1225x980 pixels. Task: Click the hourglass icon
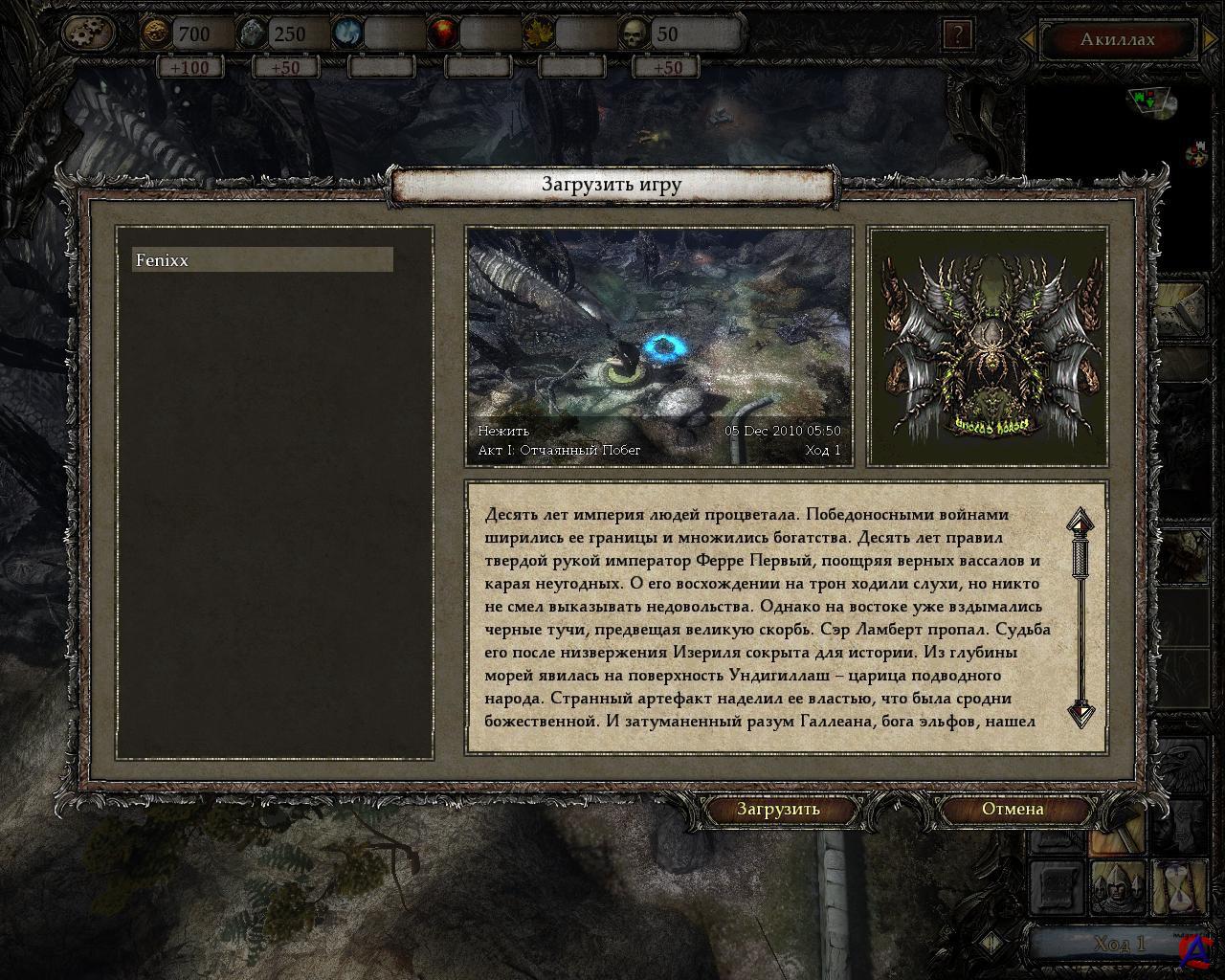(1181, 887)
